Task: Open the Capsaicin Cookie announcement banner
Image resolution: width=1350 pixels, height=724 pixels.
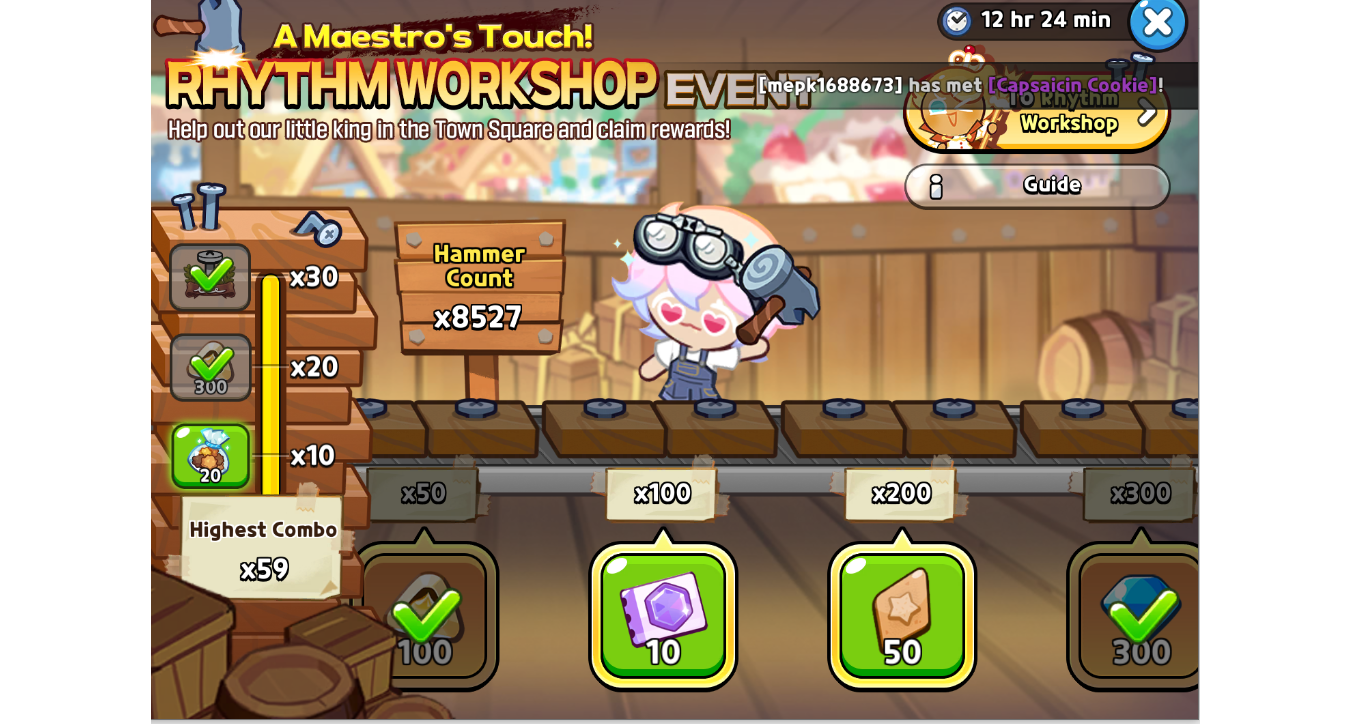Action: tap(960, 85)
